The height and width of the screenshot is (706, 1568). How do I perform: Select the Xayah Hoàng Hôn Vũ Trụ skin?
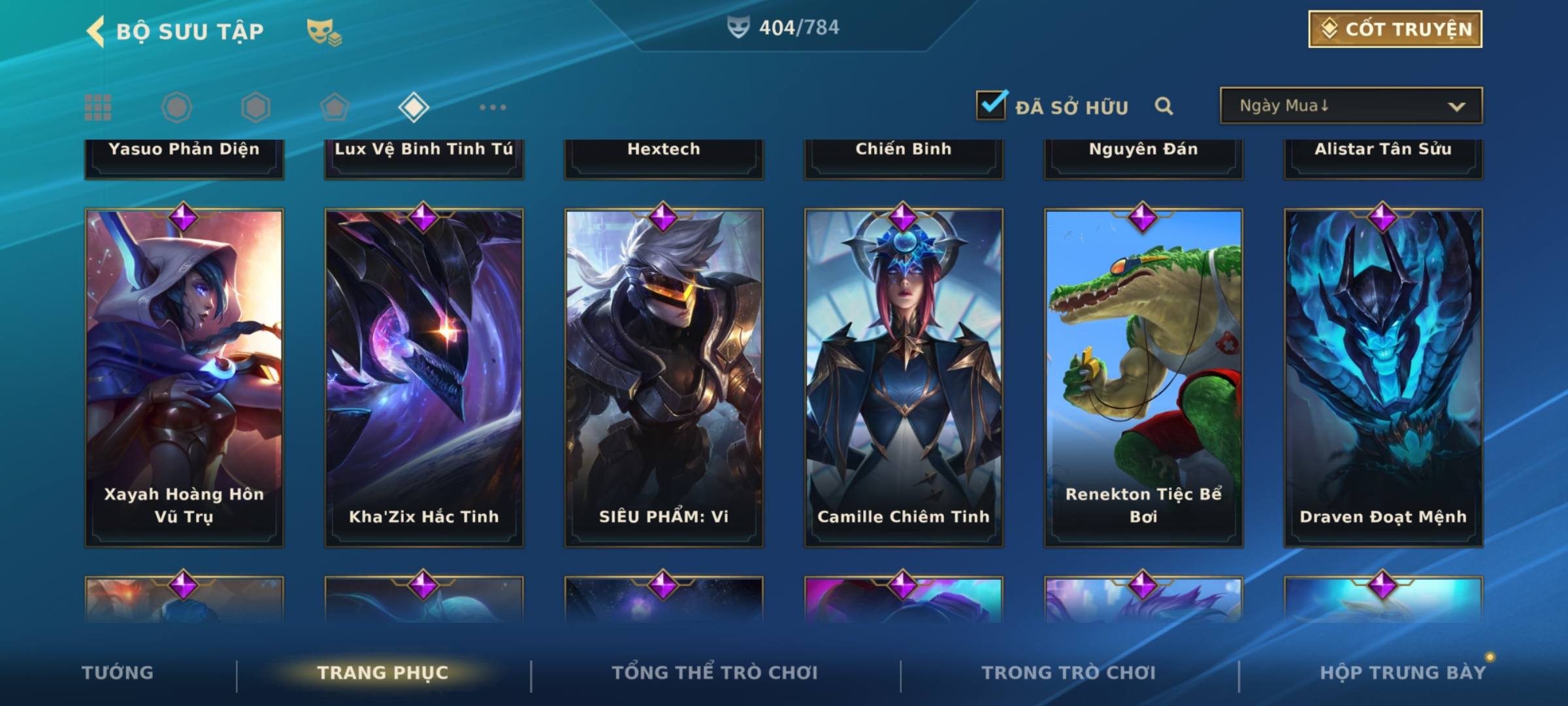point(184,377)
